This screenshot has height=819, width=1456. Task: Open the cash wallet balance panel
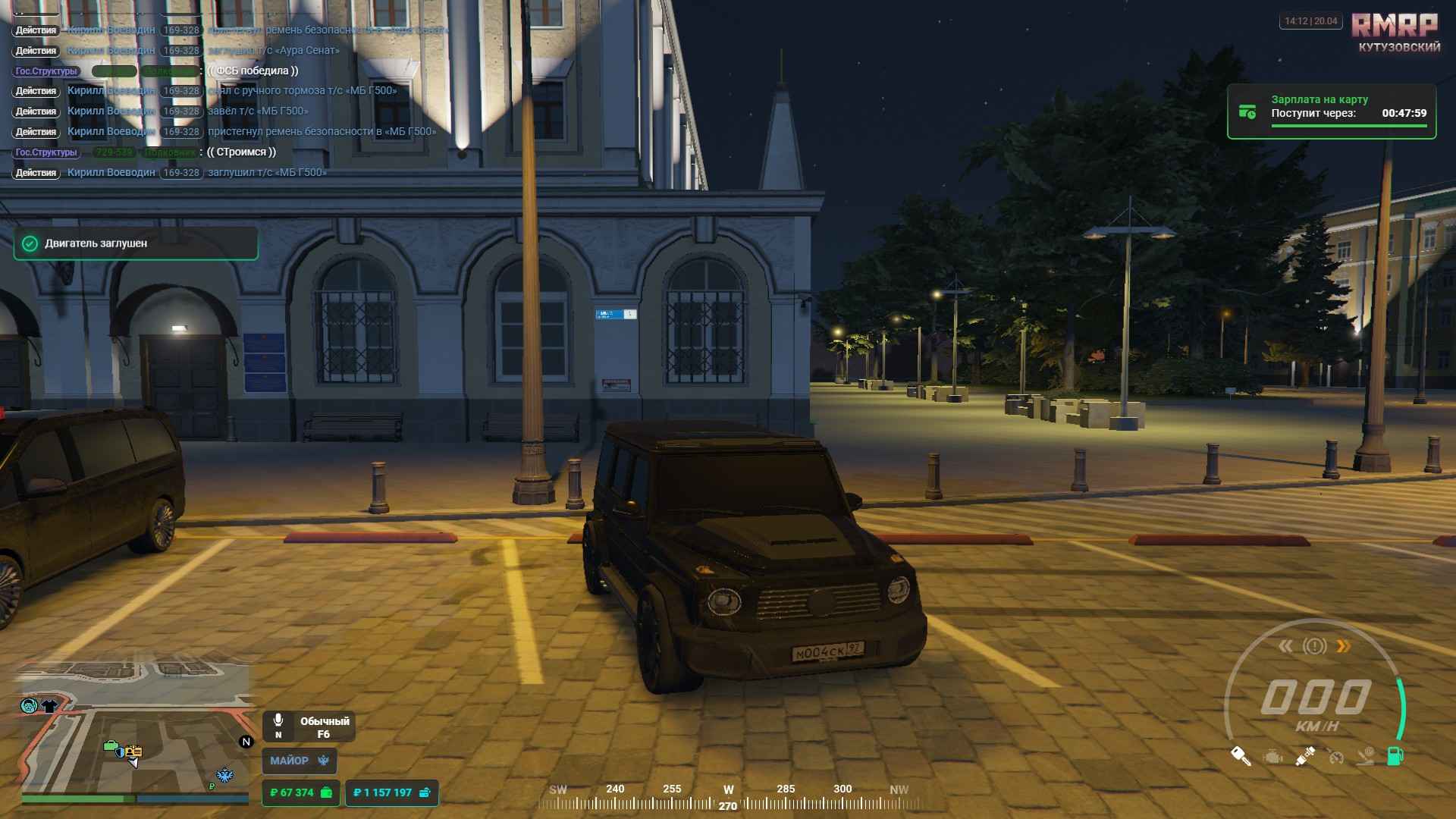(300, 792)
